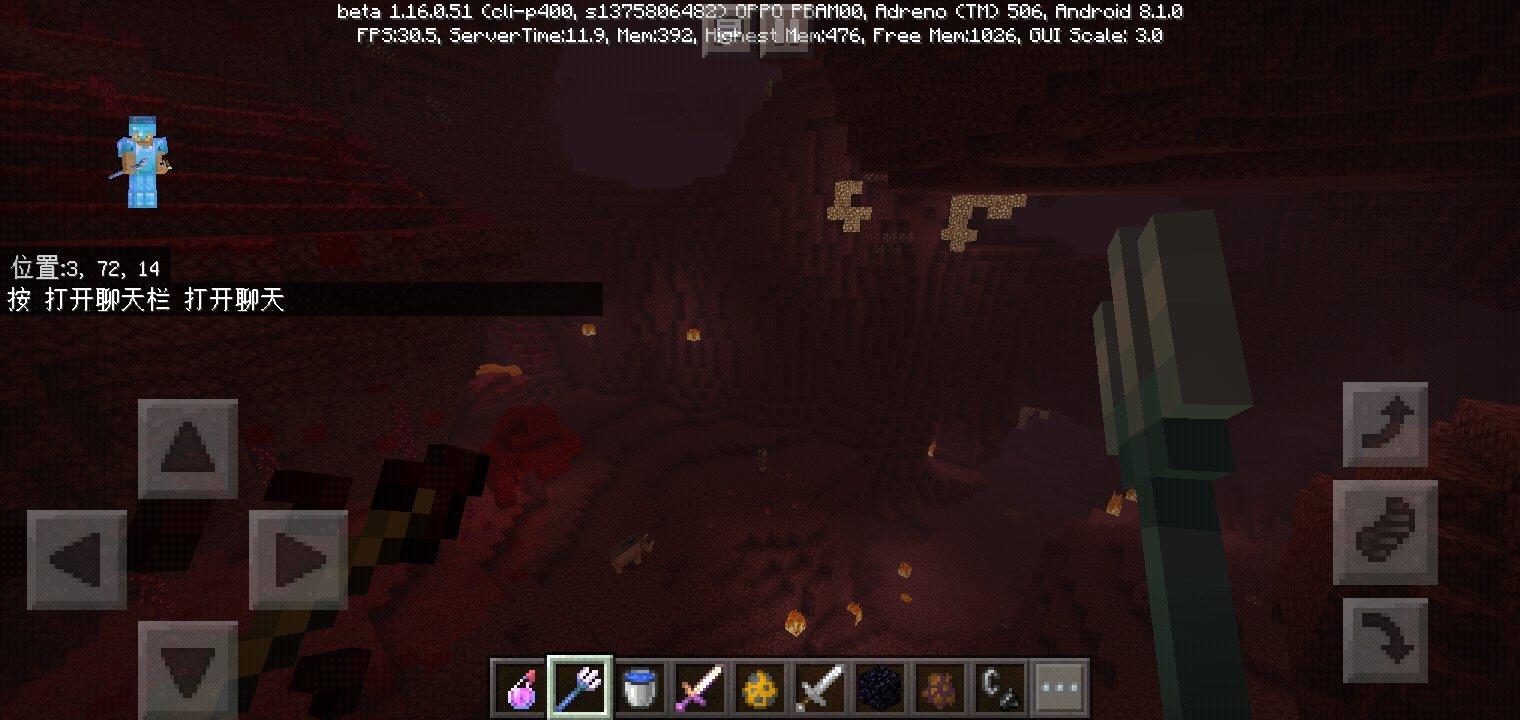The image size is (1520, 720).
Task: Open inventory with the three-dots button
Action: tap(1060, 687)
